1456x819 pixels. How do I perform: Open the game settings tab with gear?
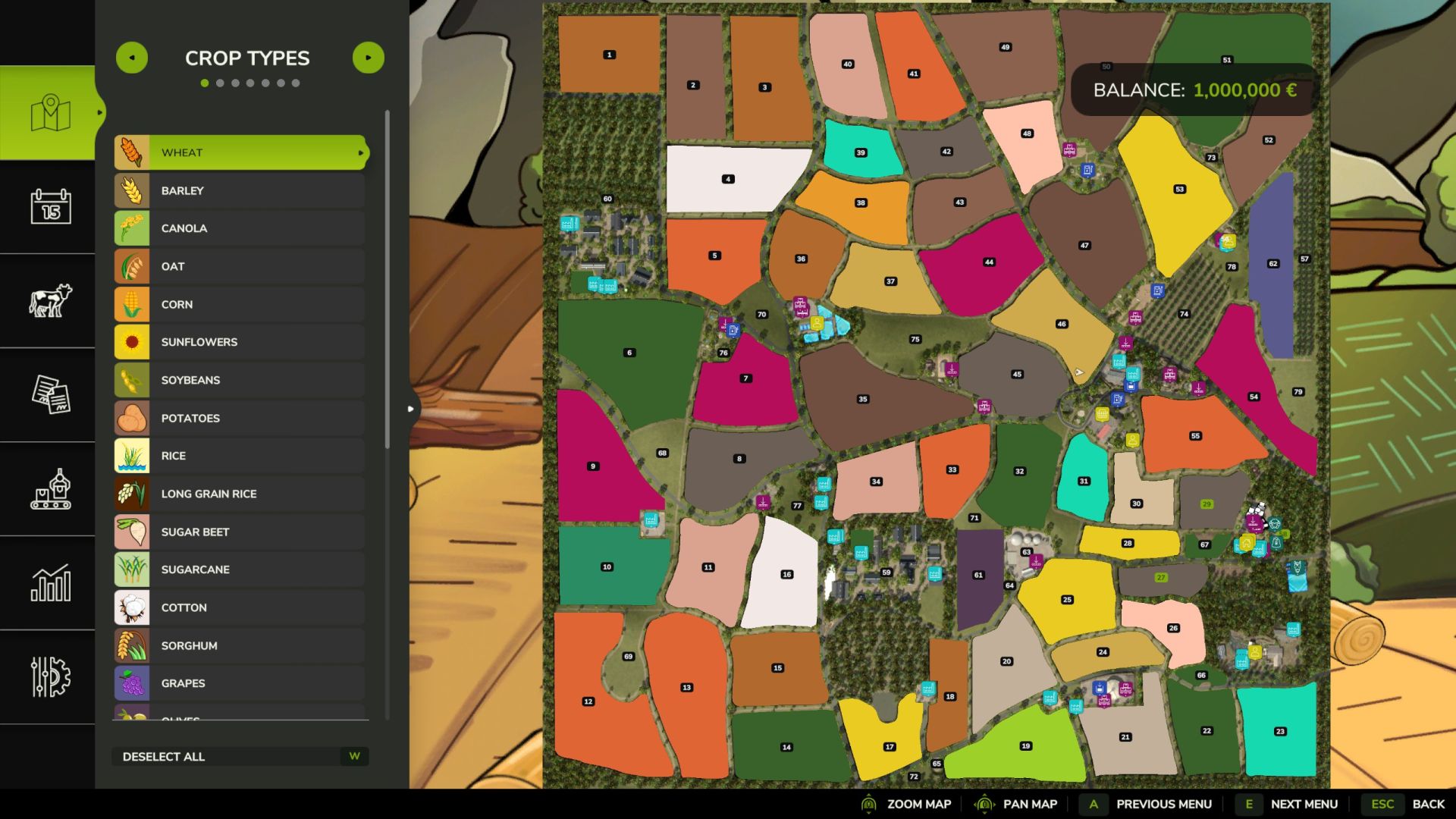coord(50,676)
